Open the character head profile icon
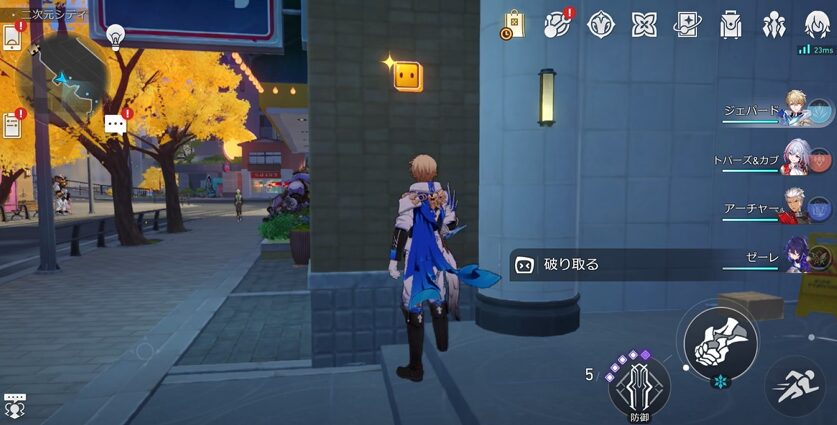 (x=816, y=24)
